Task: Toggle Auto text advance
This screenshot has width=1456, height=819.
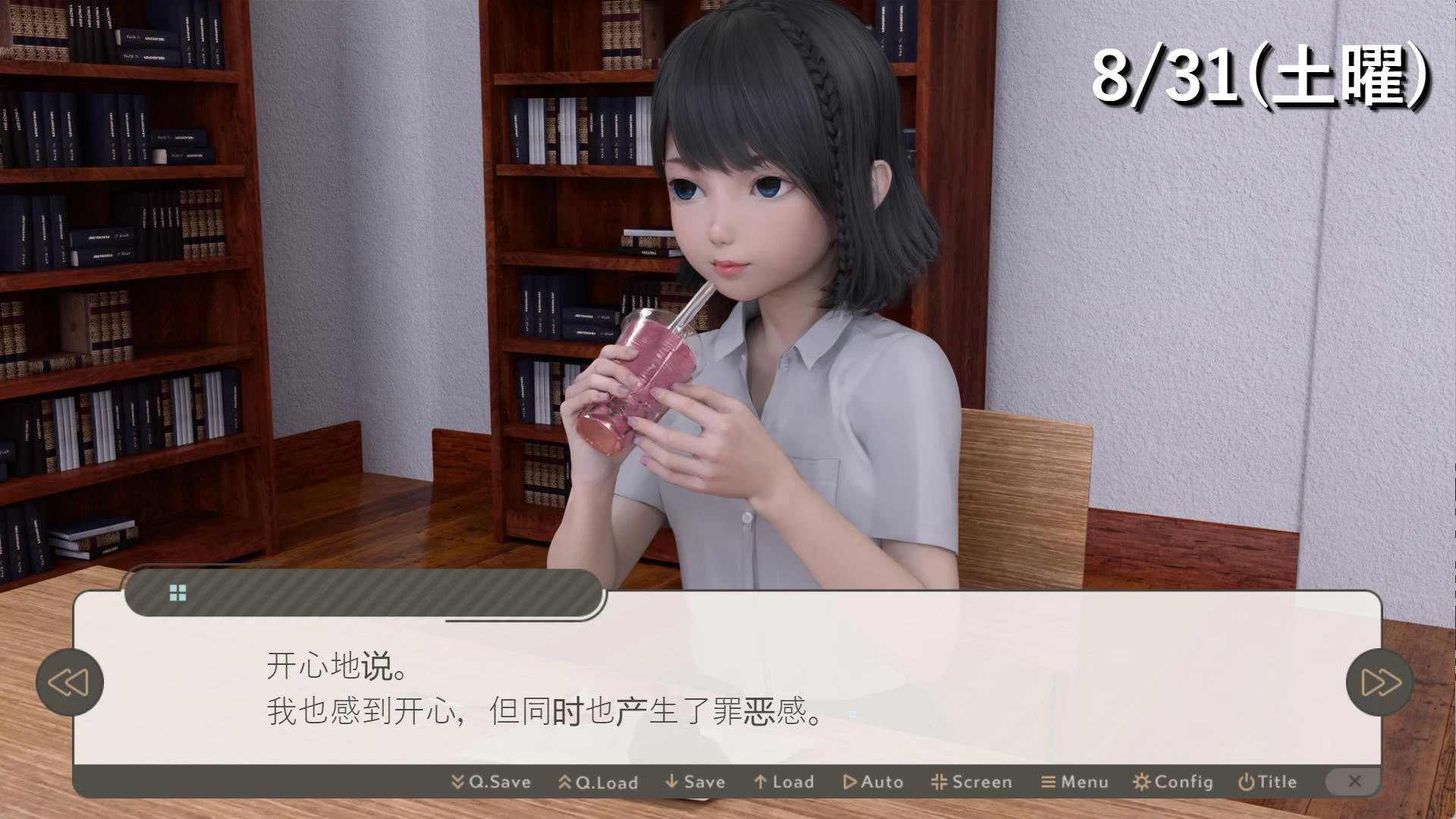Action: click(x=873, y=782)
